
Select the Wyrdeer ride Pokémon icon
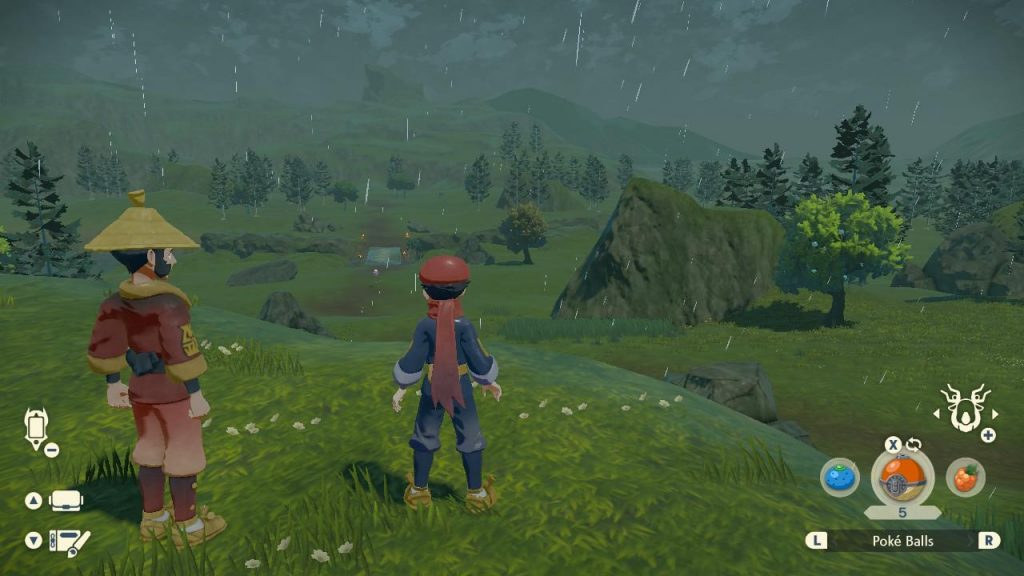coord(966,409)
